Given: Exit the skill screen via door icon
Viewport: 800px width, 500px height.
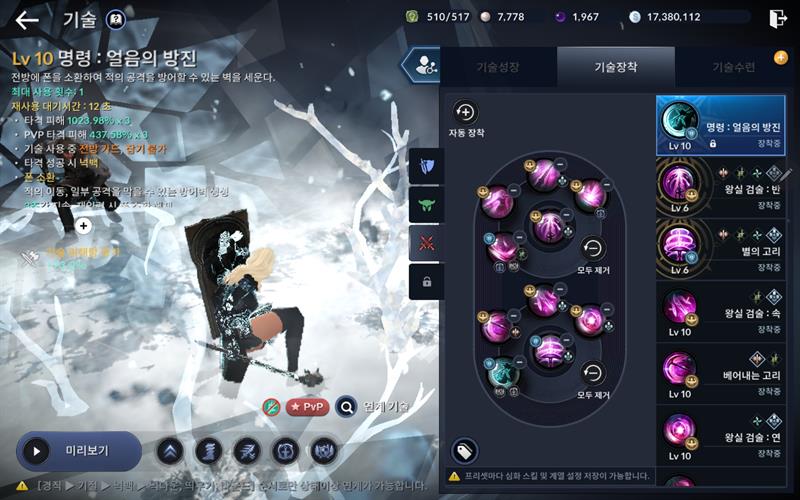Looking at the screenshot, I should click(x=778, y=18).
